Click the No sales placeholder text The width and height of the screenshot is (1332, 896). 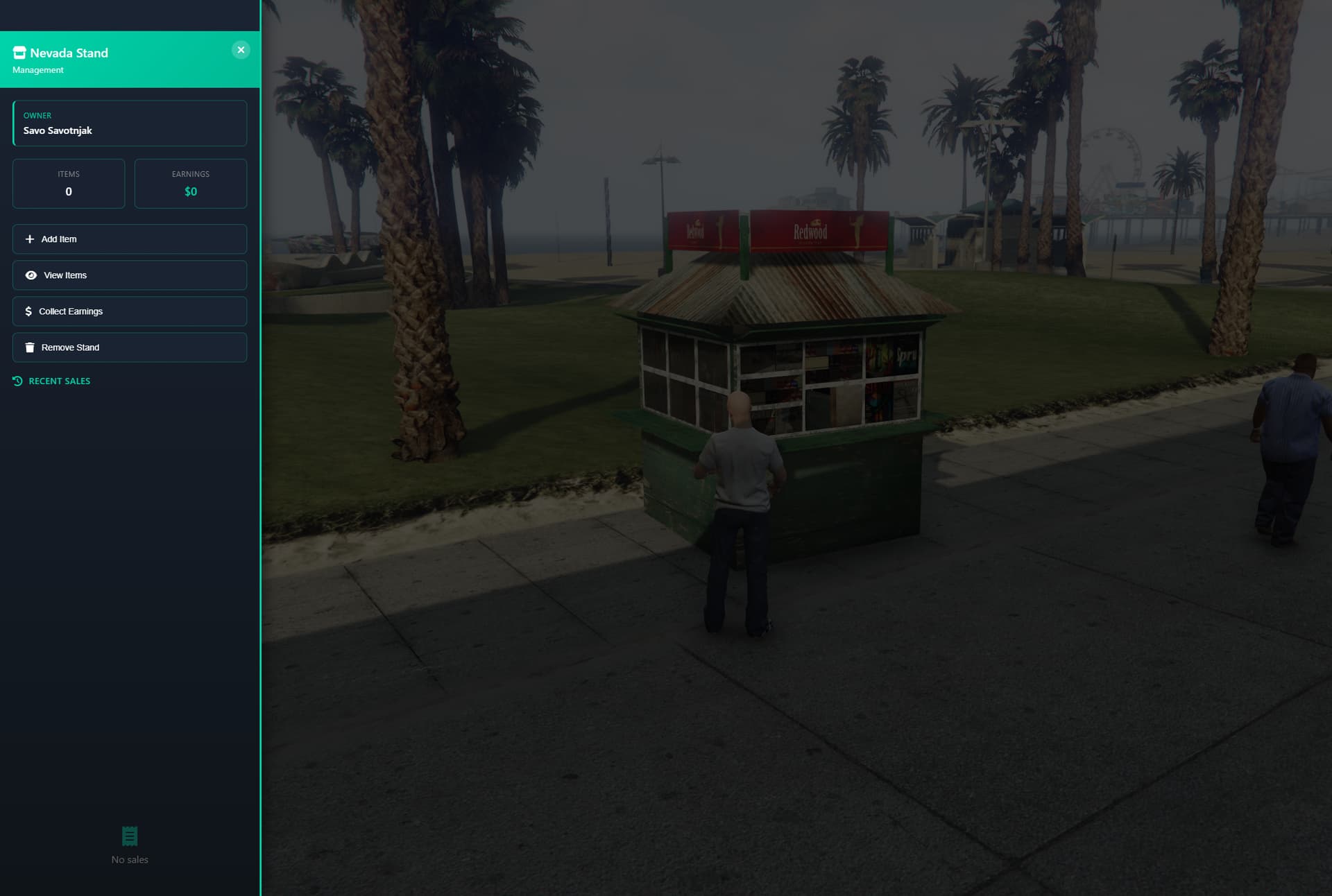pyautogui.click(x=129, y=859)
